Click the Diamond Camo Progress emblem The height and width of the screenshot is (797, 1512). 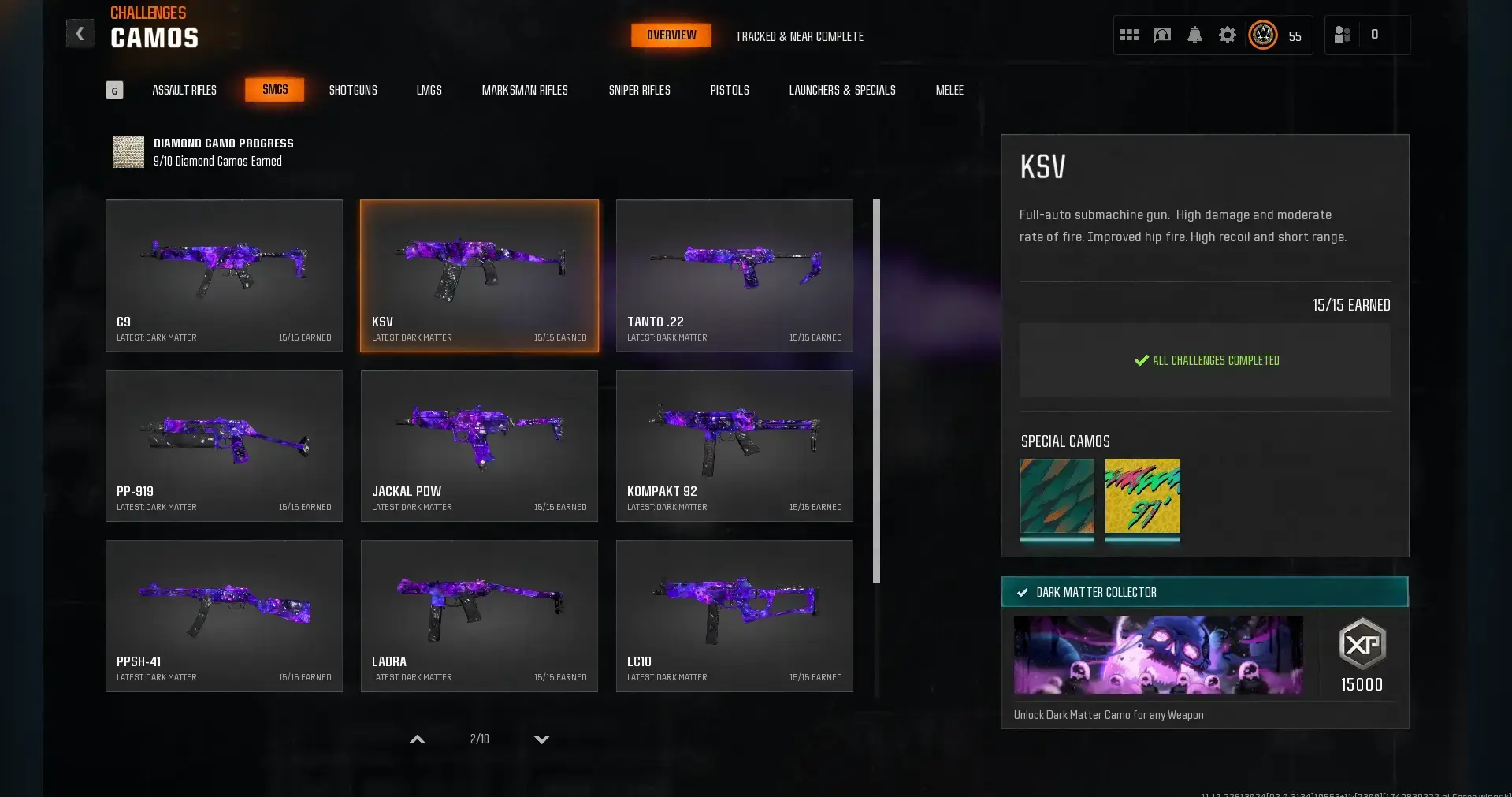pyautogui.click(x=128, y=151)
